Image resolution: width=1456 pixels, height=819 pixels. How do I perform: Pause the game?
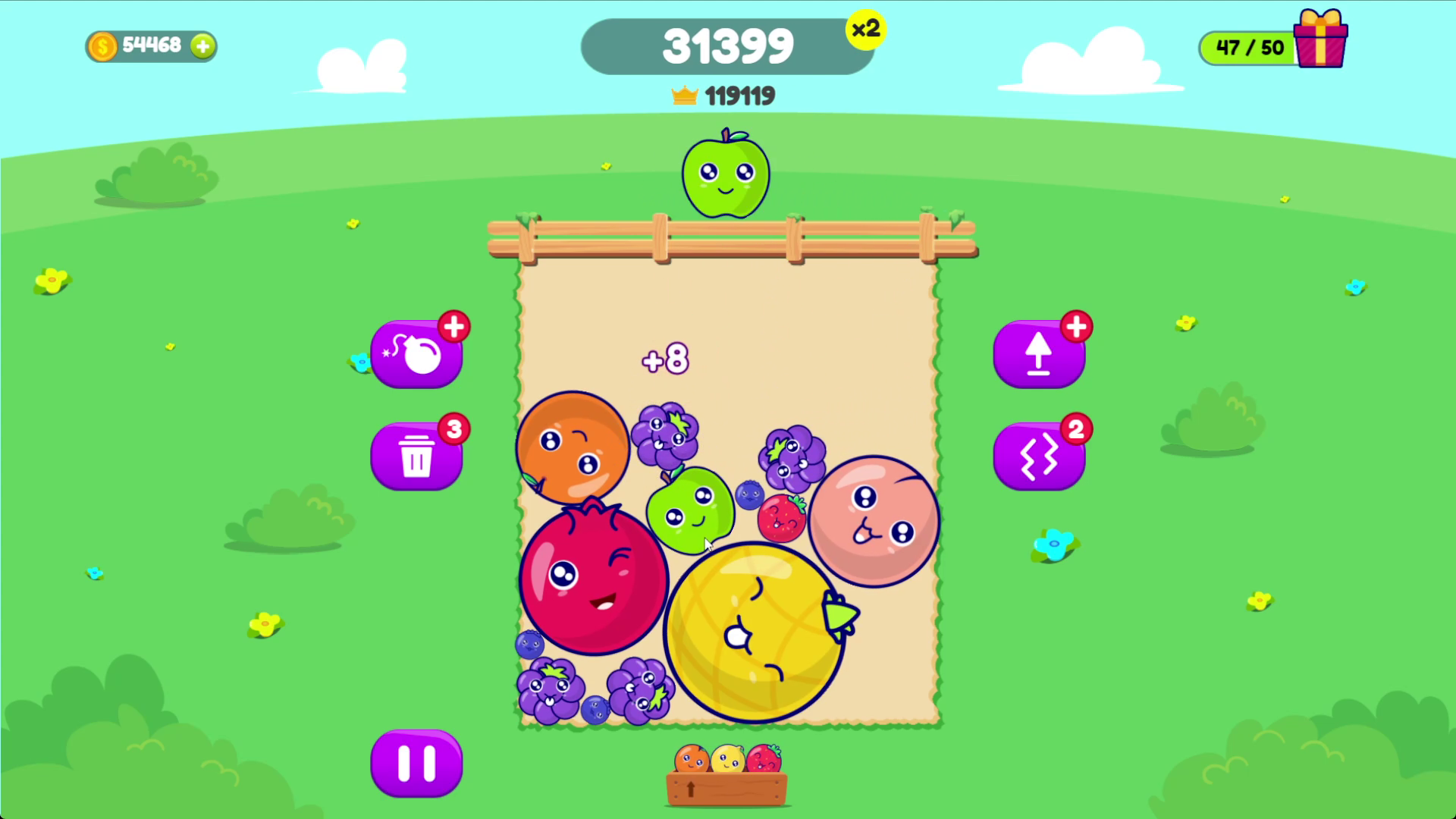[x=416, y=763]
